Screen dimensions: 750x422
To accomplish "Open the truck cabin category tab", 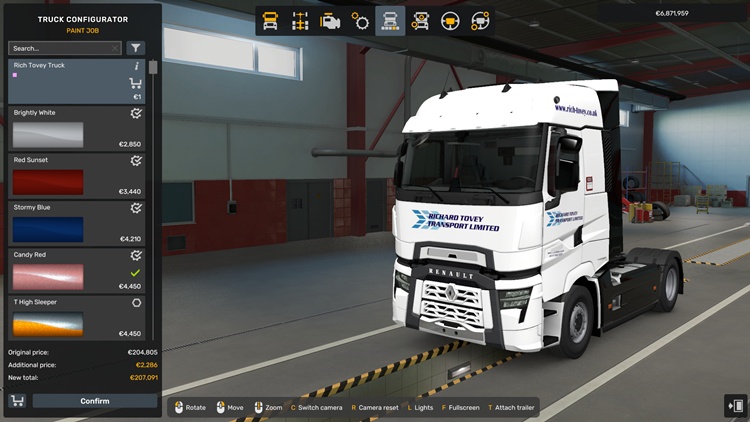I will pyautogui.click(x=270, y=20).
